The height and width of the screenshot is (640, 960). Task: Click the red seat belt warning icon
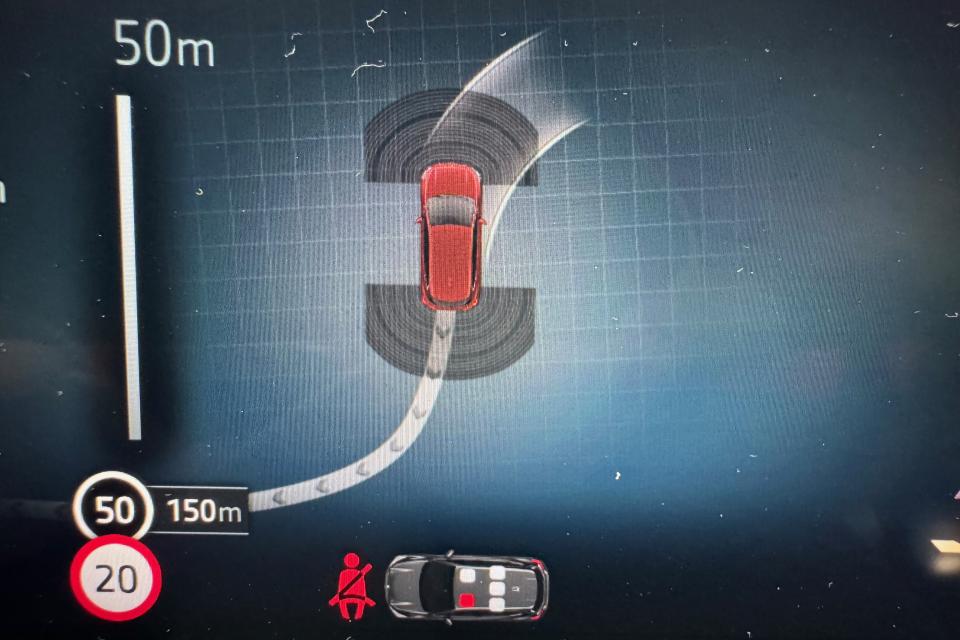coord(351,586)
